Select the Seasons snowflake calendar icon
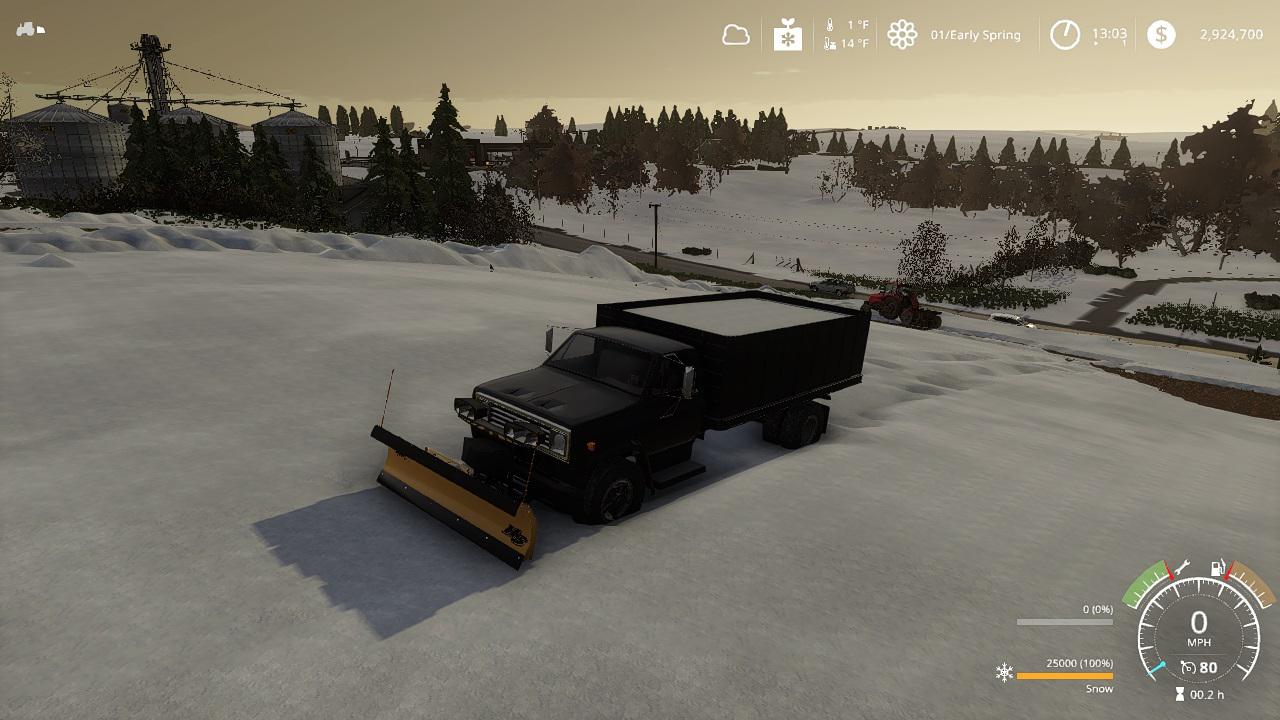Viewport: 1280px width, 720px height. pos(788,35)
